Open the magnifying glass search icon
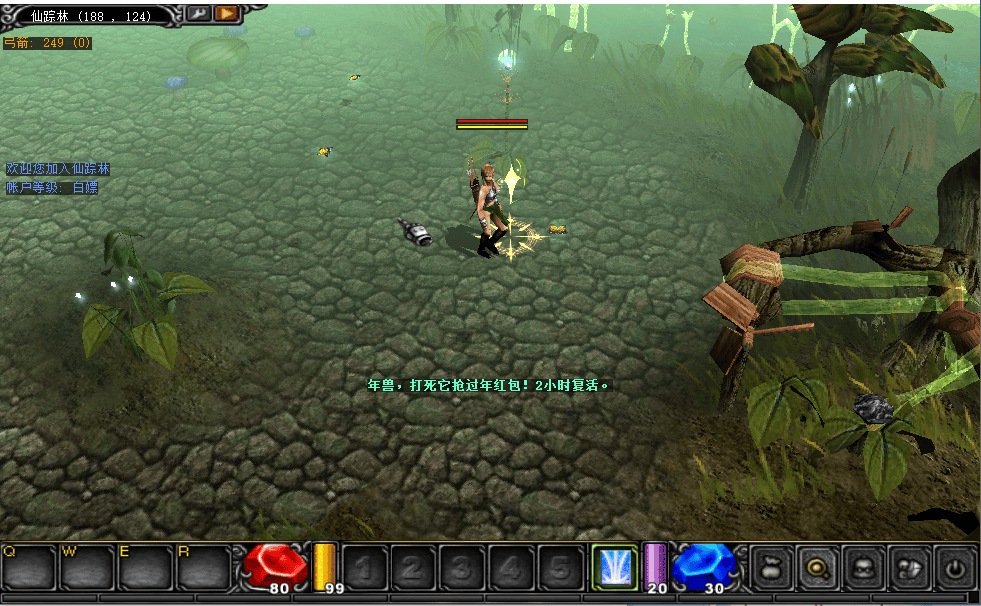Viewport: 981px width, 606px height. tap(818, 568)
